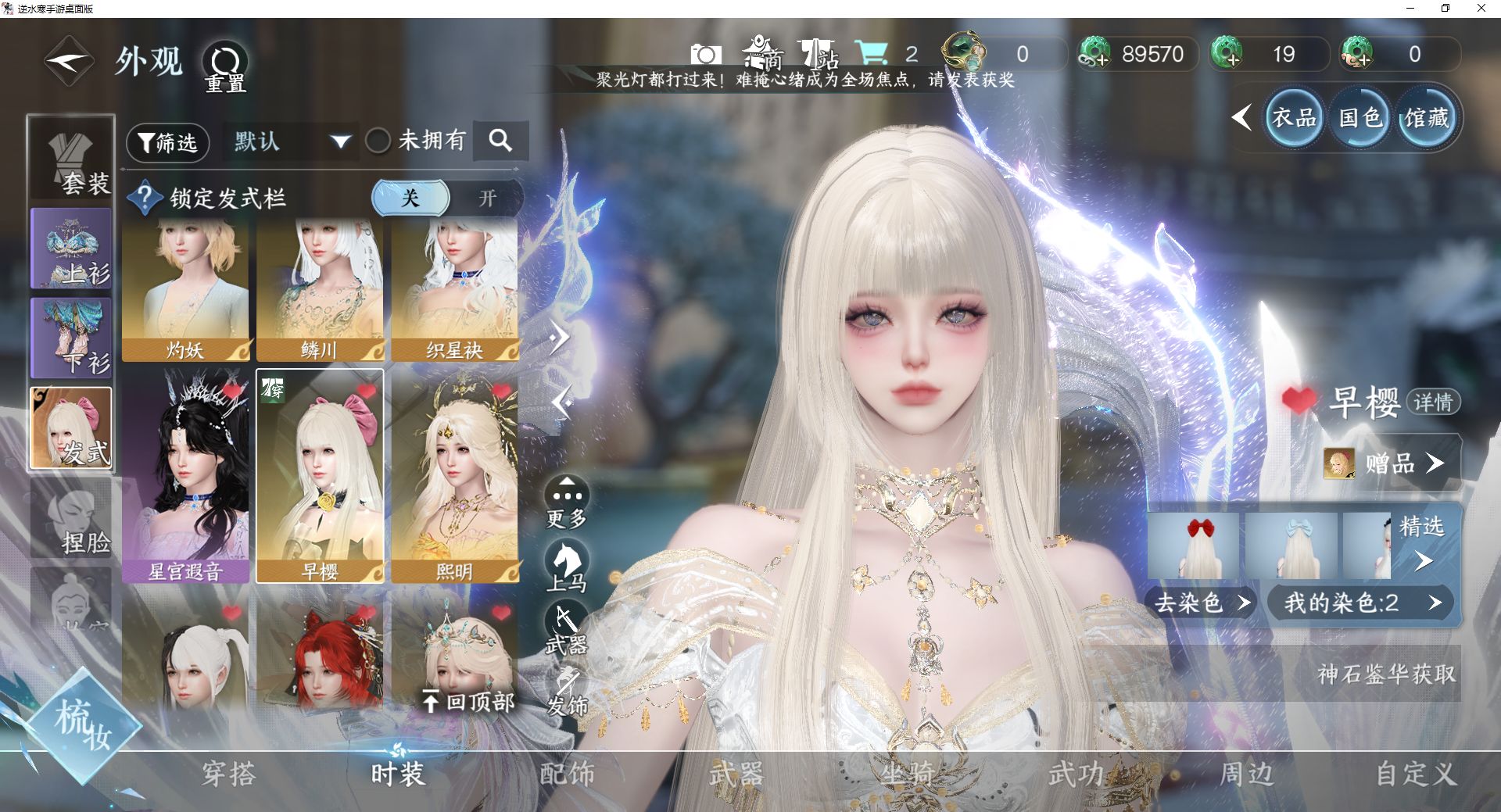Select the 熙明 hairstyle thumbnail
This screenshot has width=1501, height=812.
[454, 476]
